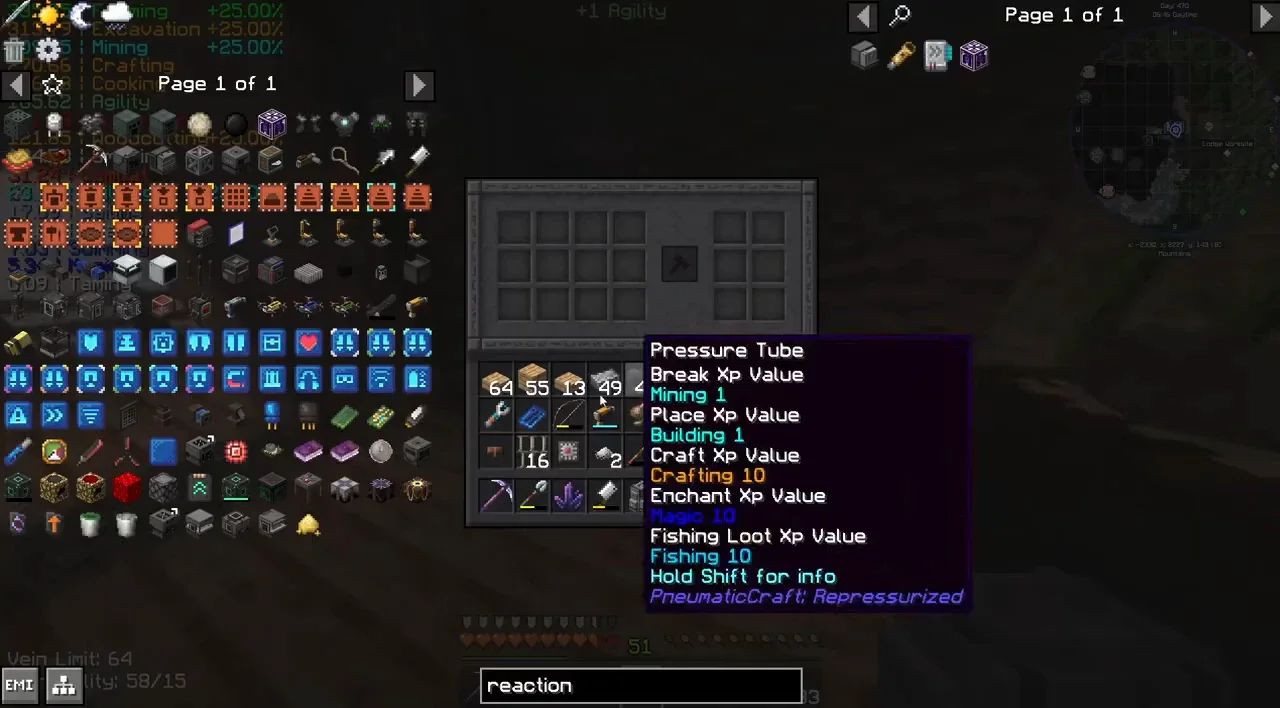Screen dimensions: 1280x708
Task: Click the red heart upgrade icon
Action: coord(308,344)
